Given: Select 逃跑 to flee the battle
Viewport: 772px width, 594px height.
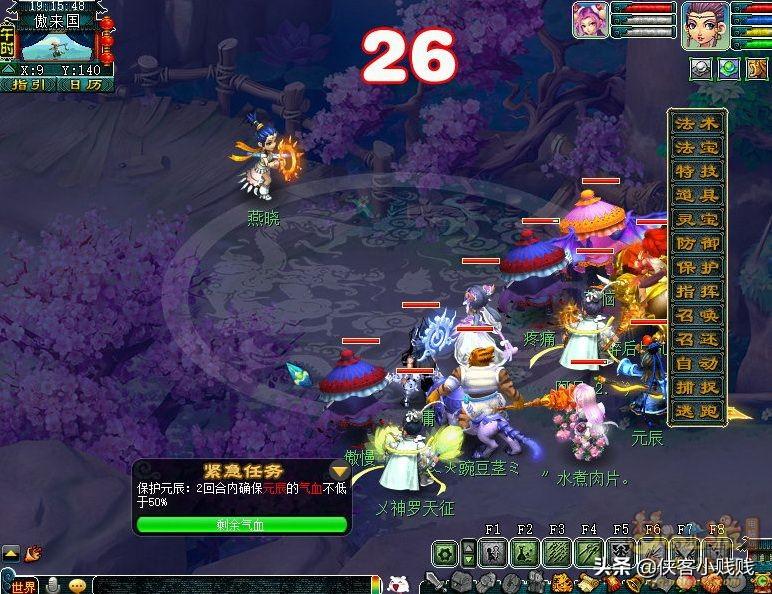Looking at the screenshot, I should tap(696, 411).
